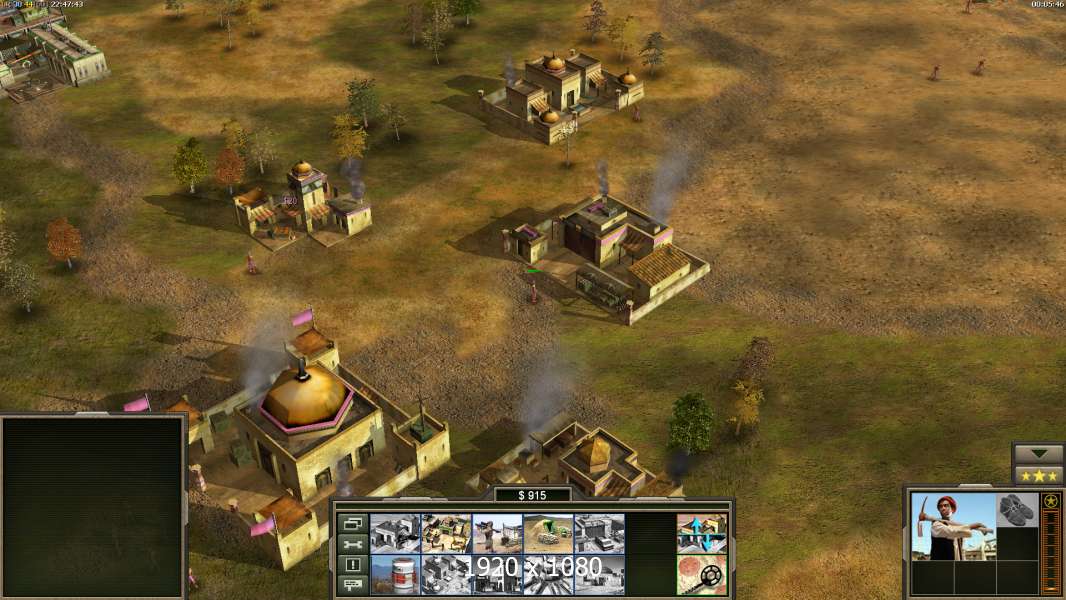
Task: Click the minimap radar panel
Action: coord(93,507)
